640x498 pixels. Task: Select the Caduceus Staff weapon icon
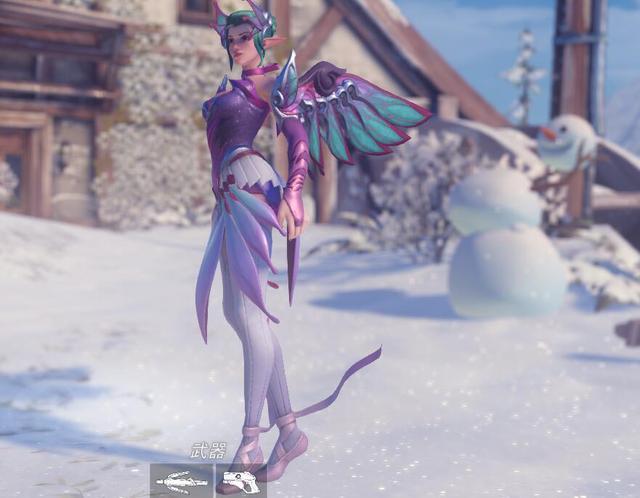pos(181,481)
